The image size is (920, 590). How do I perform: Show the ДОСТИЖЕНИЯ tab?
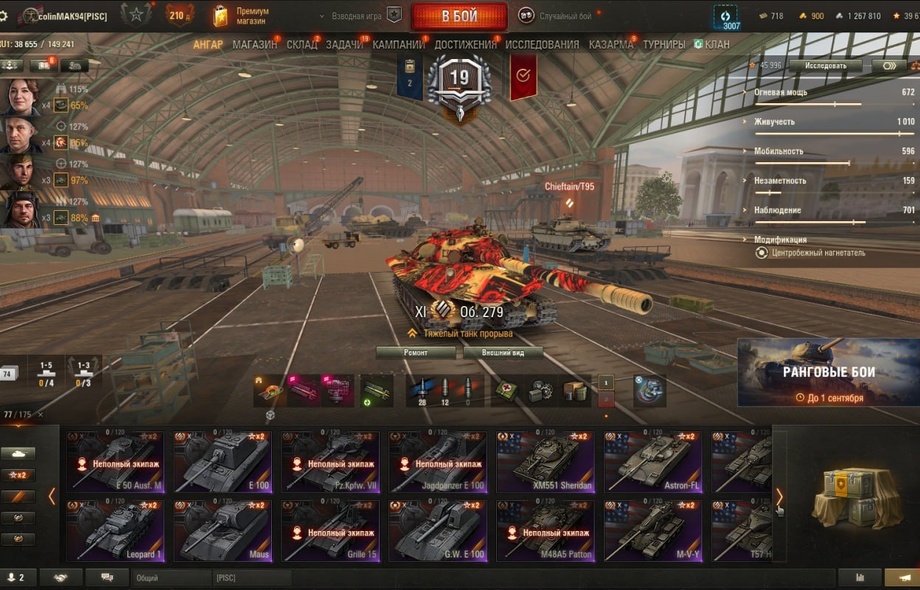pyautogui.click(x=465, y=45)
